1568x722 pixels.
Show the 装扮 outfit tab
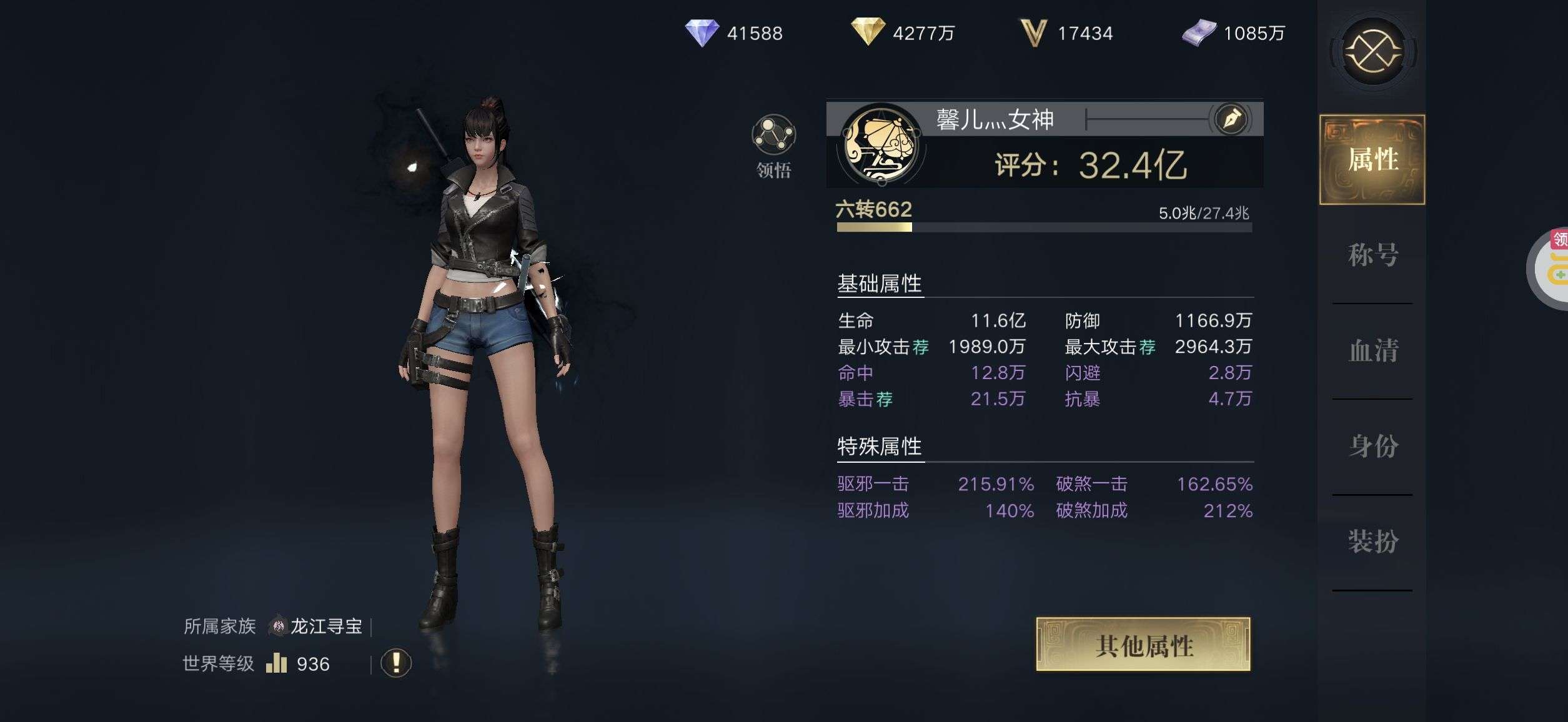click(x=1372, y=541)
